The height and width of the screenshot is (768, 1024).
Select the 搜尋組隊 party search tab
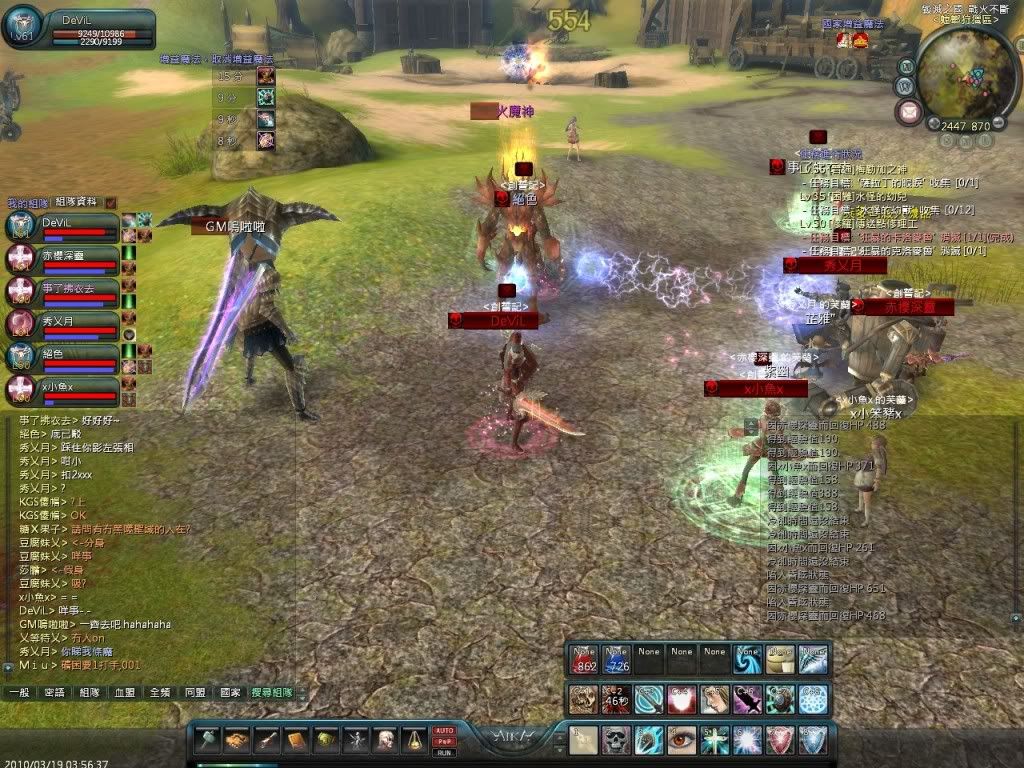[273, 692]
